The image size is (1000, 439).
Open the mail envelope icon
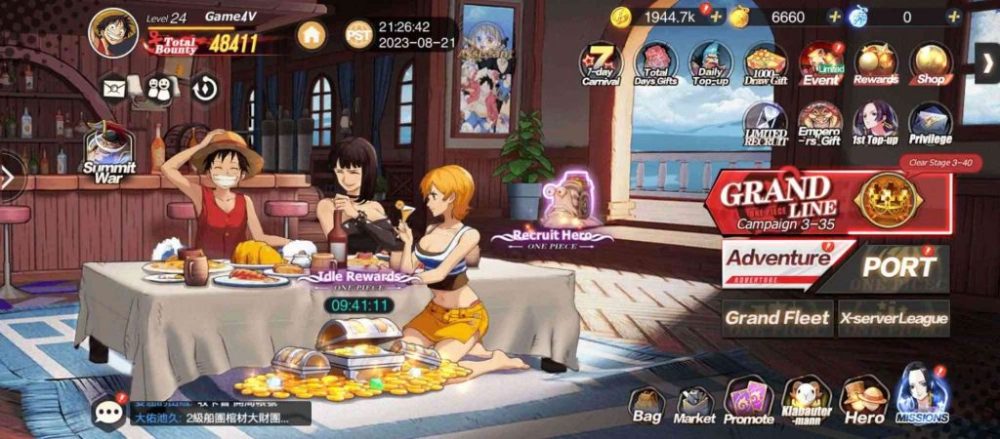point(112,88)
